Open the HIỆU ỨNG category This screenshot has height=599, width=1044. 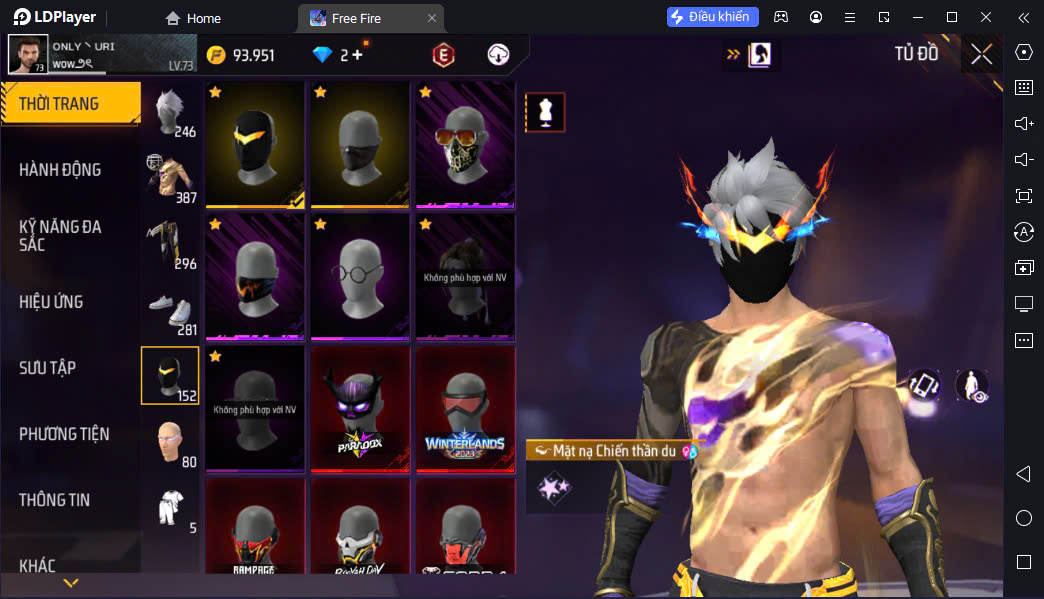click(51, 302)
